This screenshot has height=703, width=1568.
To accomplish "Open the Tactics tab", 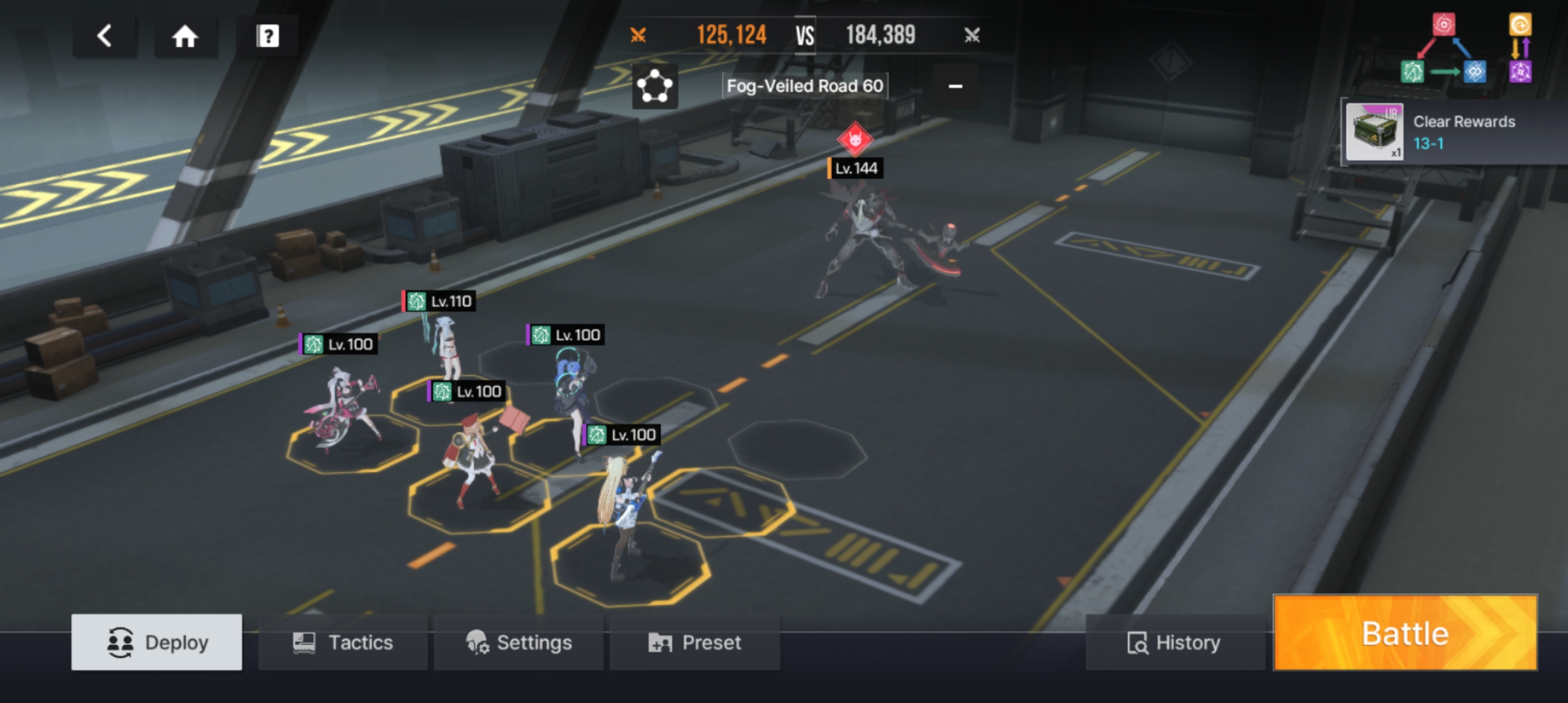I will point(343,642).
